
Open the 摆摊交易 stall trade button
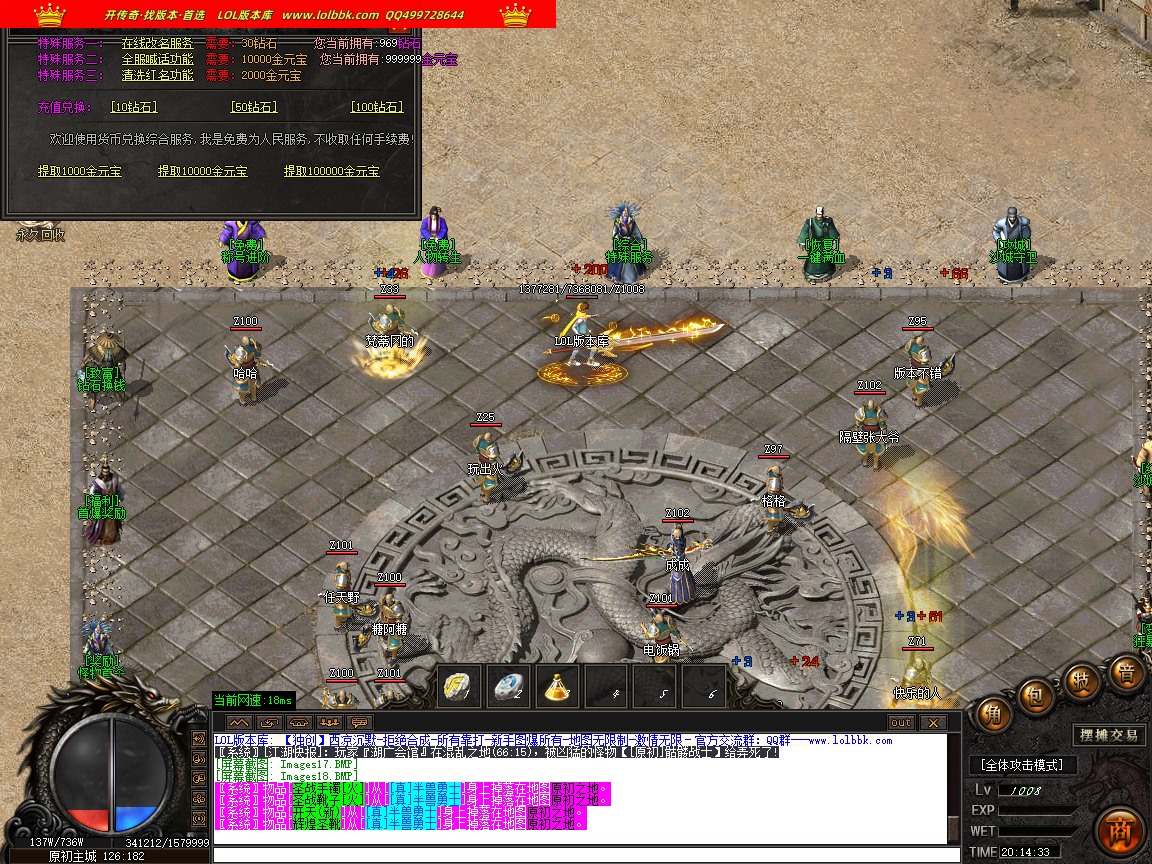point(1109,735)
